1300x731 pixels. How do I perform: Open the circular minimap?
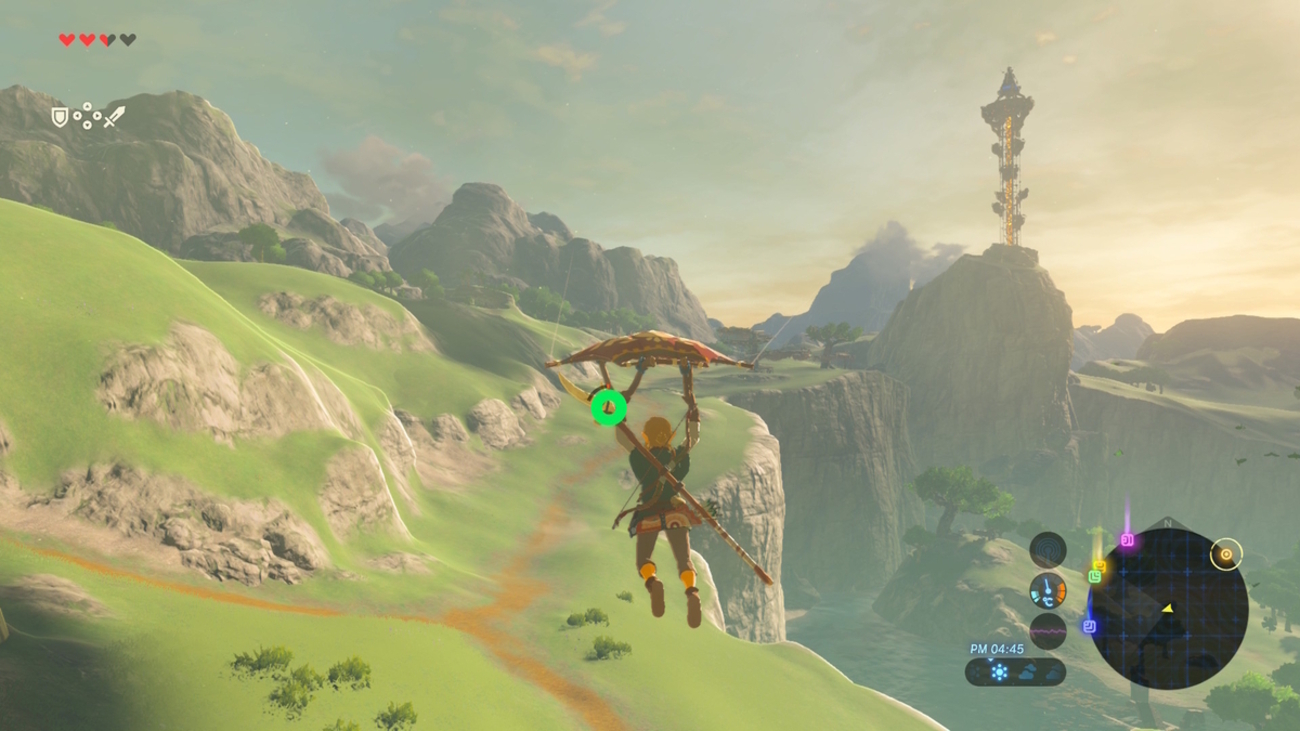(1167, 608)
